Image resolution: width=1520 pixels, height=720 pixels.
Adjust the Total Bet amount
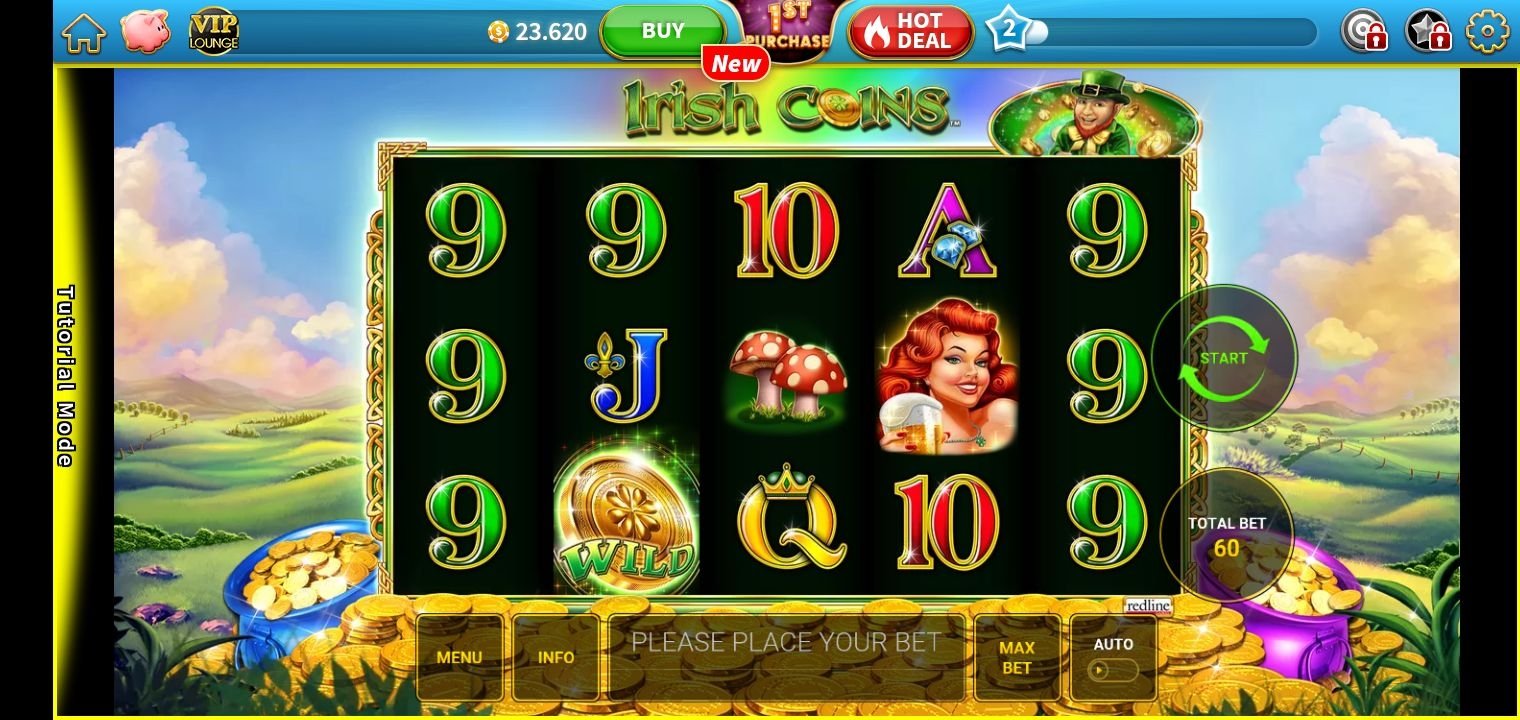coord(1226,536)
